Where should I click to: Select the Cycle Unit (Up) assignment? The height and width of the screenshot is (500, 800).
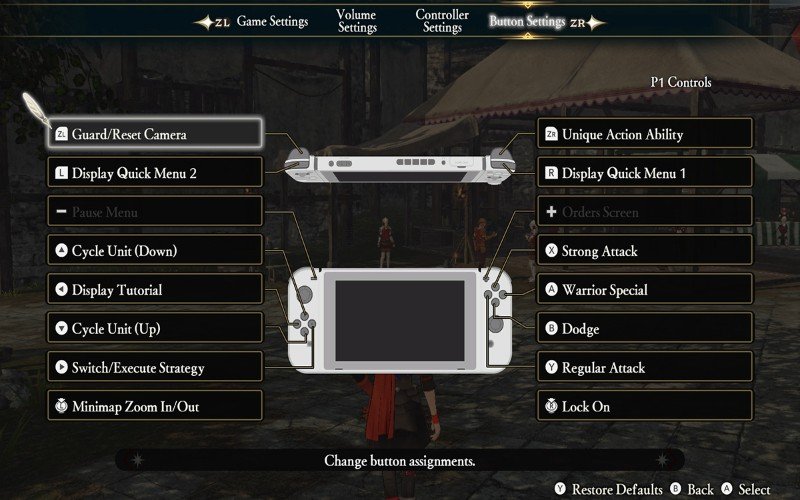point(155,328)
